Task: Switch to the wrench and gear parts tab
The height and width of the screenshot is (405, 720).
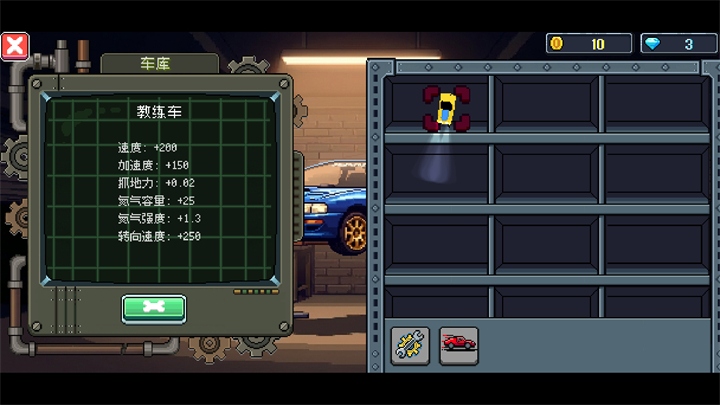Action: coord(410,345)
